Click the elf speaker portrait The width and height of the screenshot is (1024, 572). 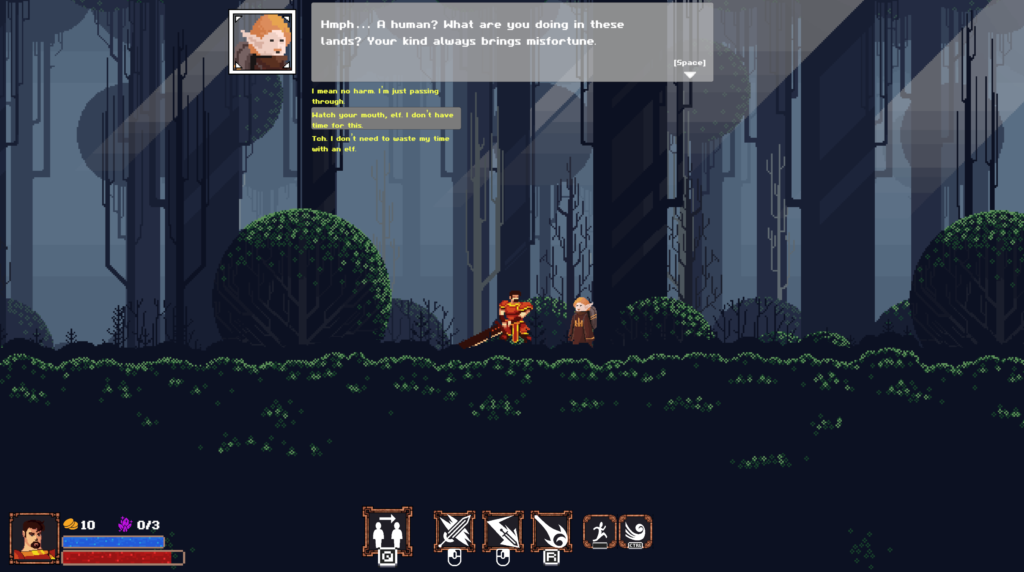click(x=262, y=42)
